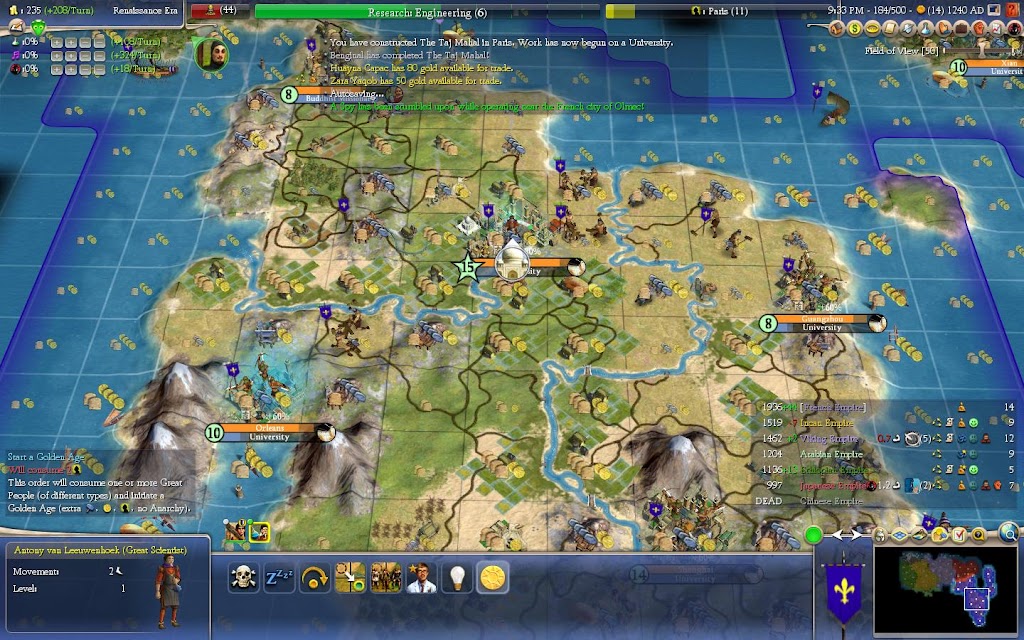Open the Guangzhou city bar
The height and width of the screenshot is (640, 1024).
pos(822,323)
